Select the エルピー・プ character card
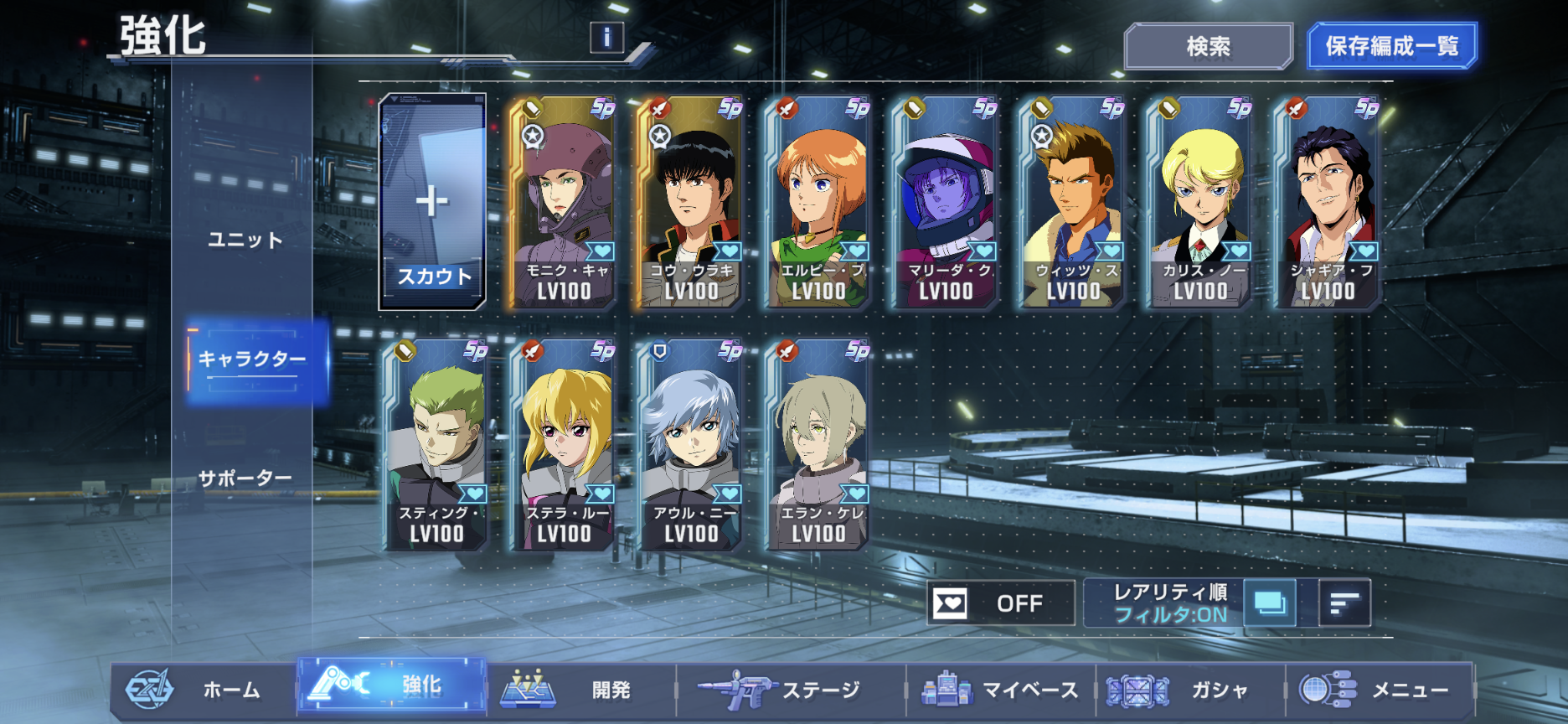The image size is (1568, 724). coord(818,202)
